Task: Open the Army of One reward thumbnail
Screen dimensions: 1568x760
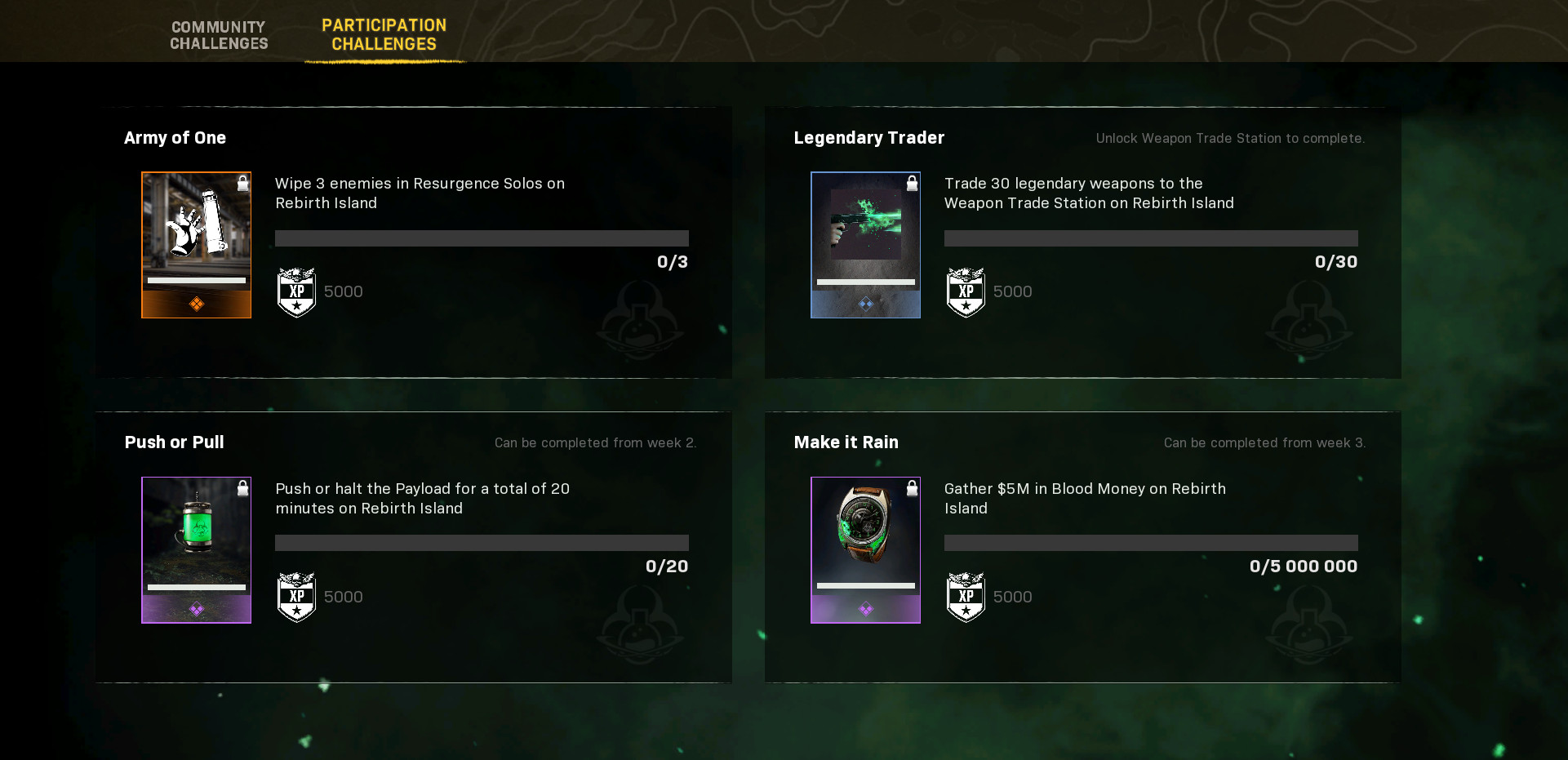Action: pyautogui.click(x=196, y=244)
